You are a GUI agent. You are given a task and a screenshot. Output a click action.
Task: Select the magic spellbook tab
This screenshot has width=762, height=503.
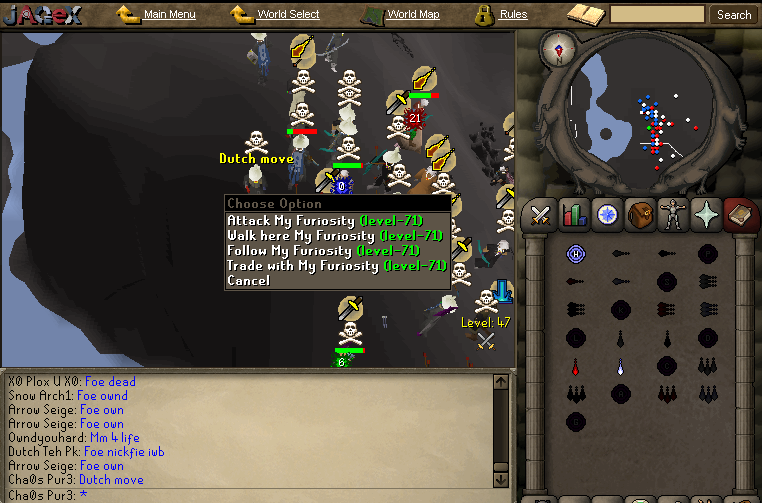click(738, 214)
